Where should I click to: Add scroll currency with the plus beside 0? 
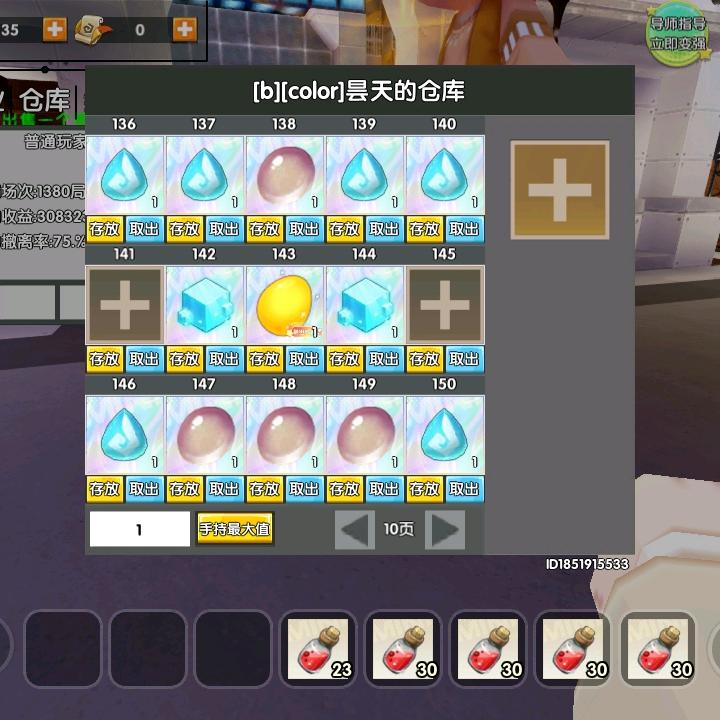pos(184,29)
